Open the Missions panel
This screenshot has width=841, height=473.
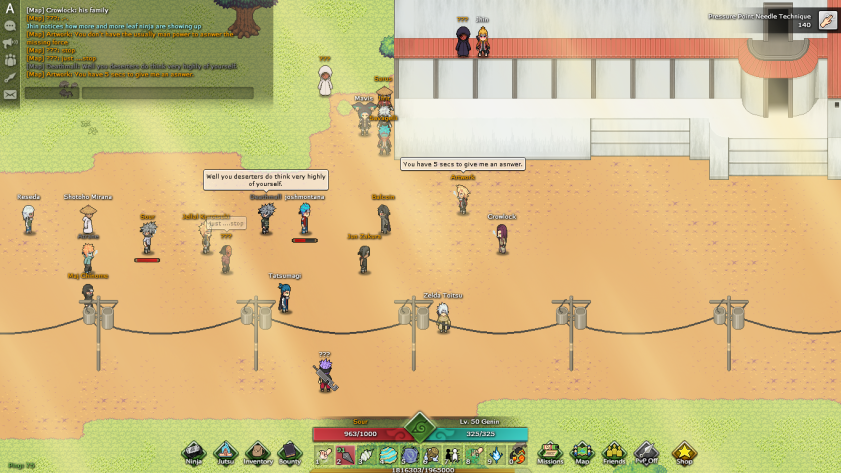pos(550,453)
